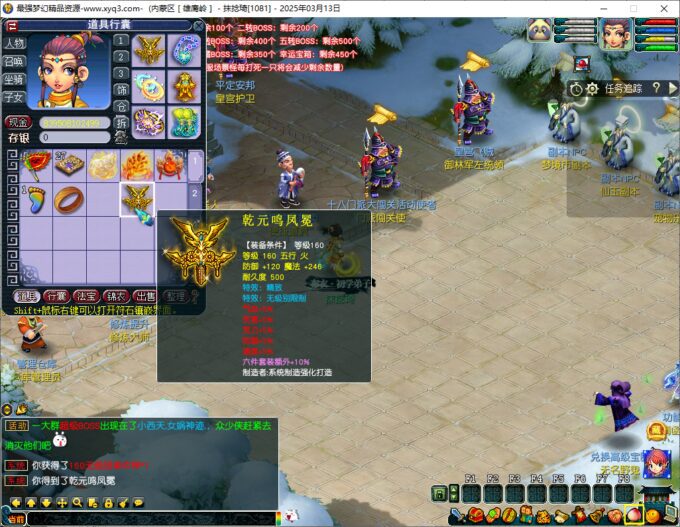Click the 整理 sort inventory button
Viewport: 680px width, 527px height.
175,296
